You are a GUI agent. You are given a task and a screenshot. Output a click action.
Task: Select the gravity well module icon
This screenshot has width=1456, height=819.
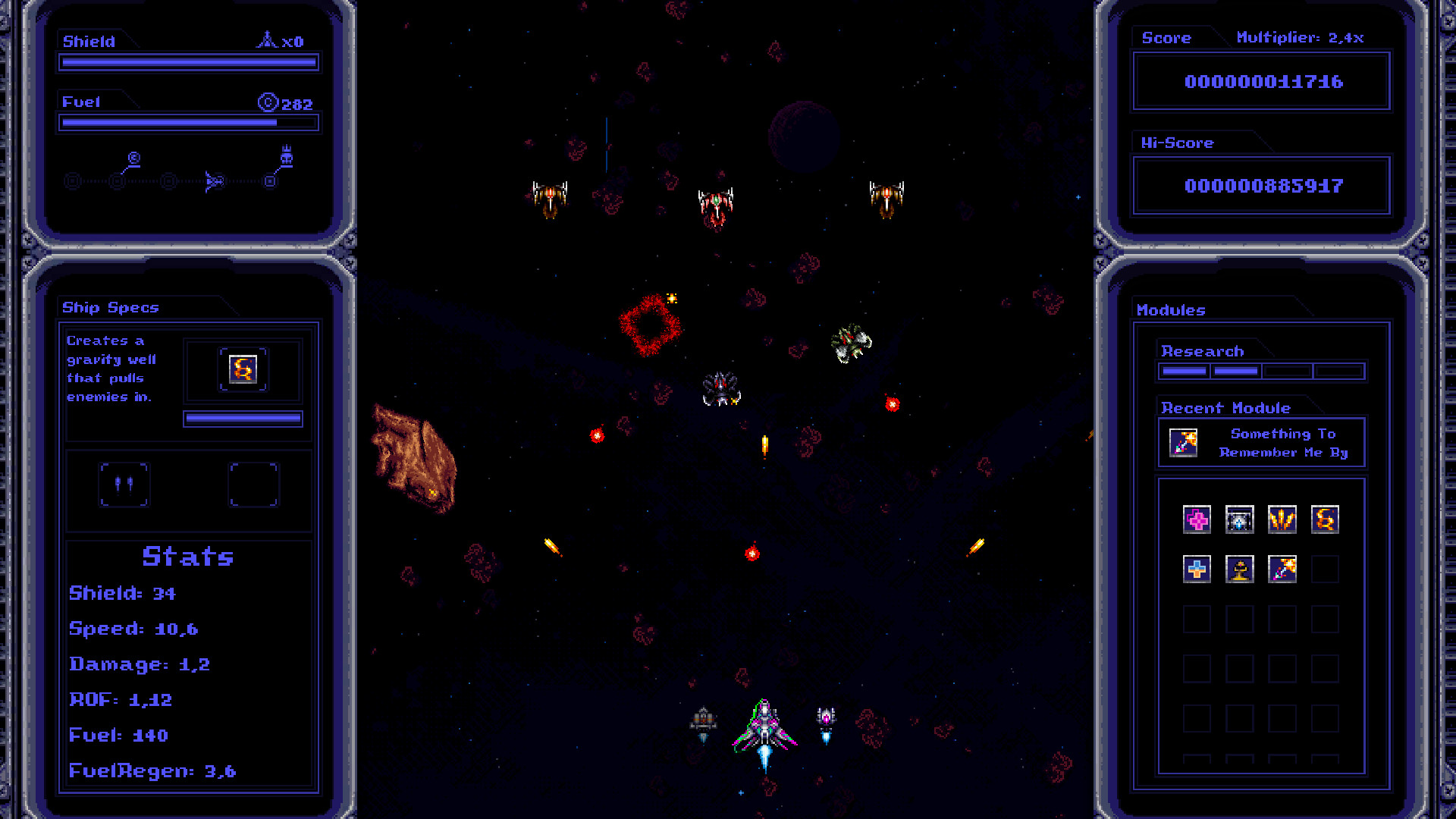[x=1325, y=519]
